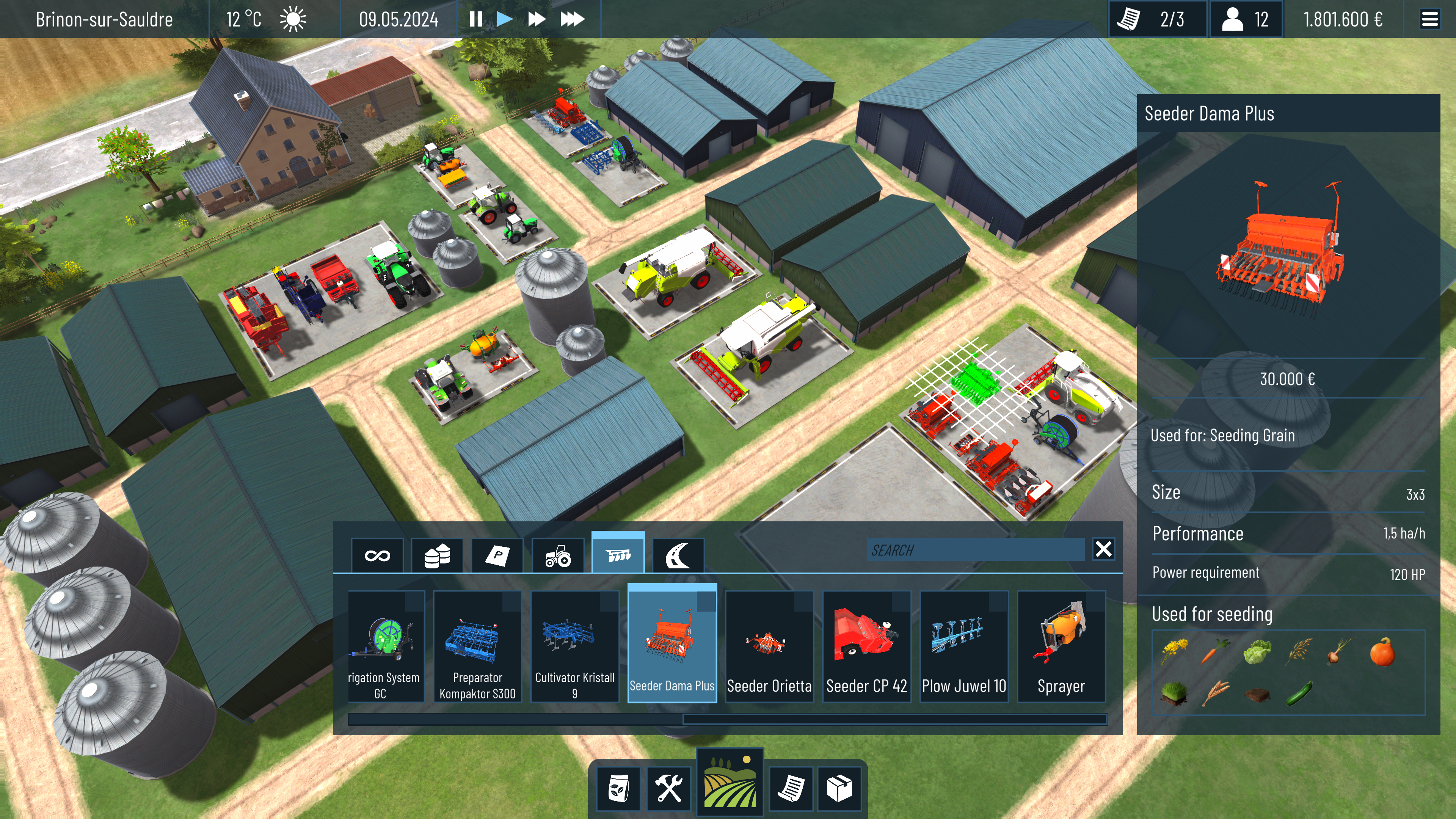The image size is (1456, 819).
Task: Choose the Plow Juwel 10 implement
Action: click(x=964, y=646)
